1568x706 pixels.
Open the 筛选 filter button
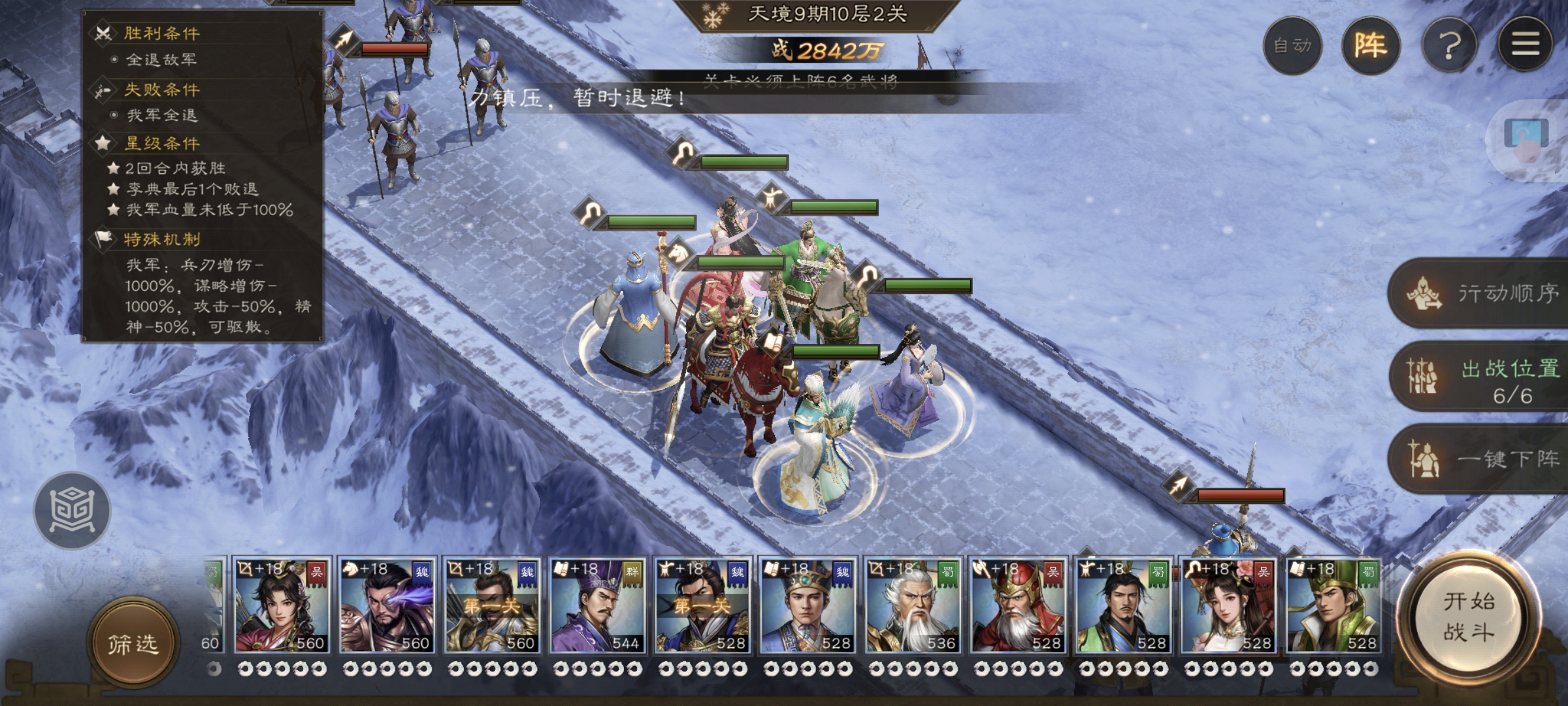tap(133, 644)
